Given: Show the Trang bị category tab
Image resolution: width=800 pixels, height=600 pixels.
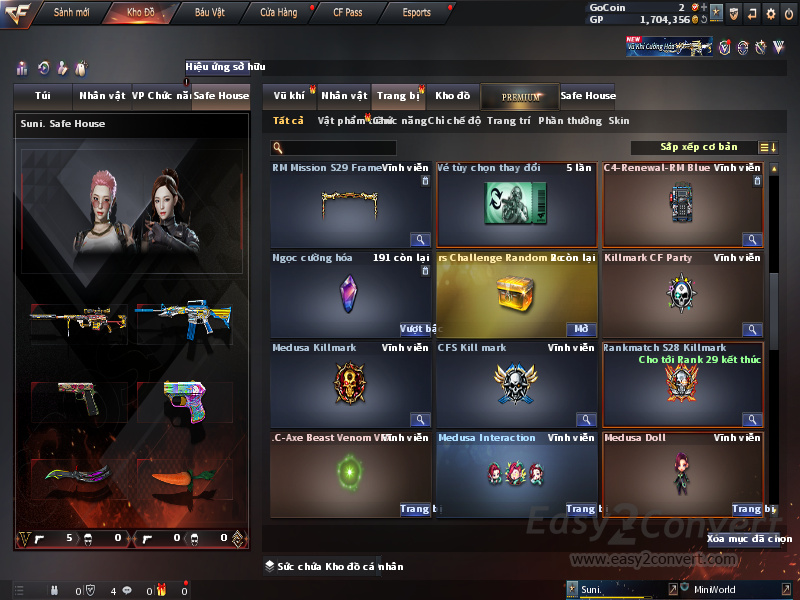Looking at the screenshot, I should pyautogui.click(x=398, y=96).
